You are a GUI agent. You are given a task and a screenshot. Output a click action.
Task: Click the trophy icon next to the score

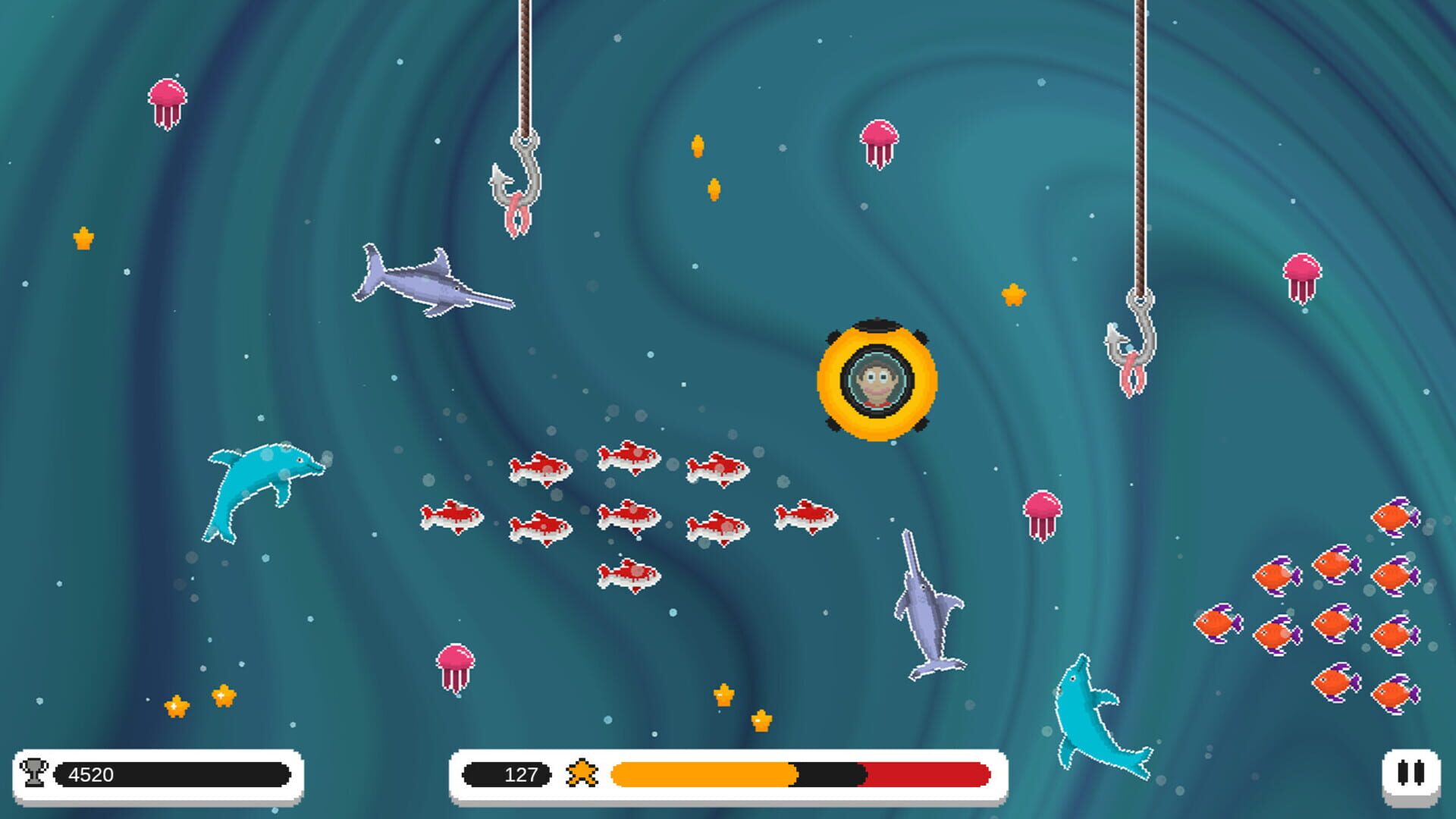34,772
